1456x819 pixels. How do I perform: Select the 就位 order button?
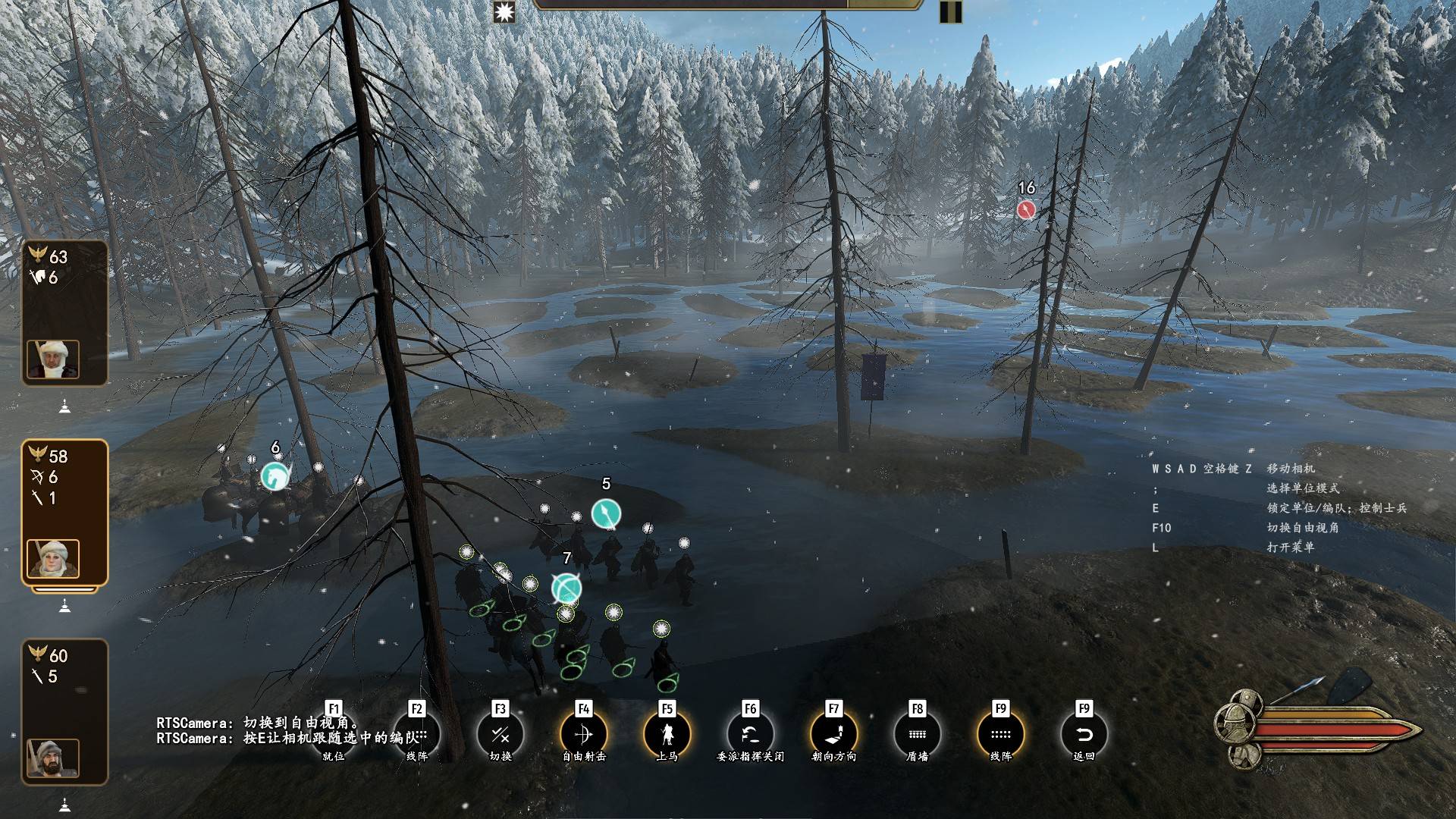334,734
